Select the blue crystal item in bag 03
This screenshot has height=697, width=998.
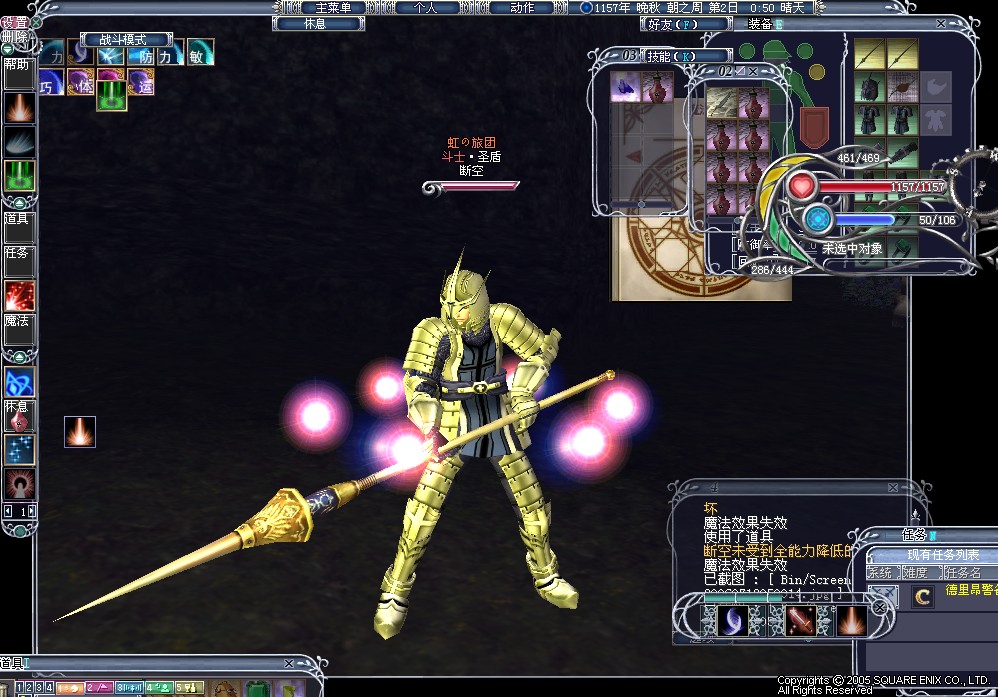(626, 88)
